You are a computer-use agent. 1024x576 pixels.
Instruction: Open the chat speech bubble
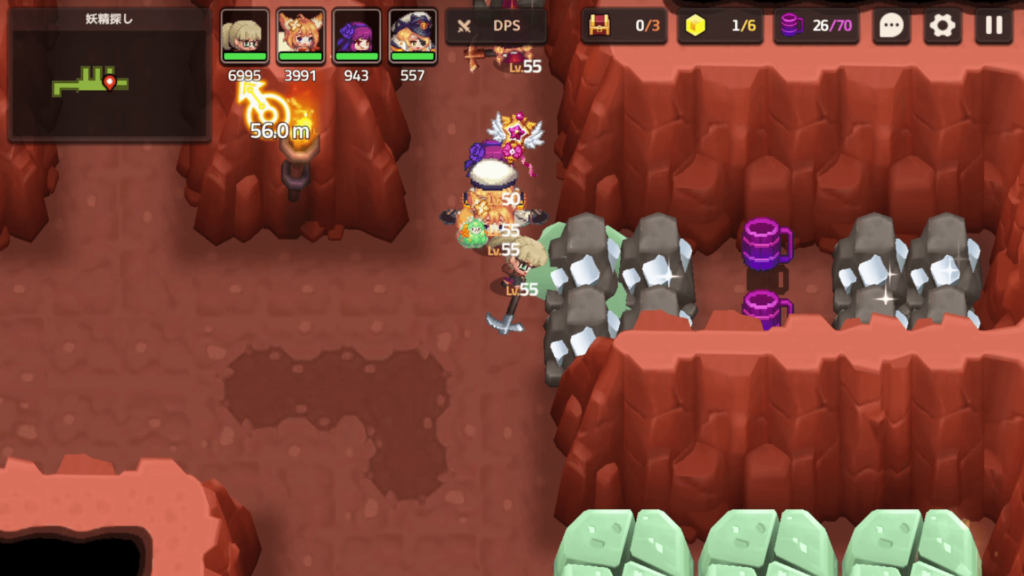point(891,26)
